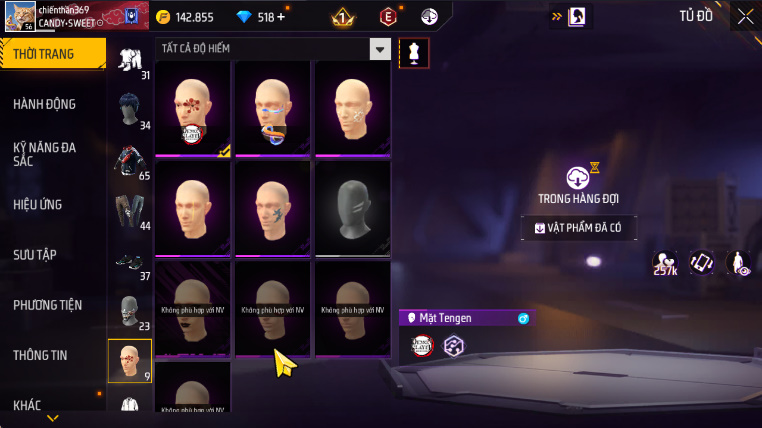Open the HÀNH ĐỘNG menu section

click(x=45, y=104)
